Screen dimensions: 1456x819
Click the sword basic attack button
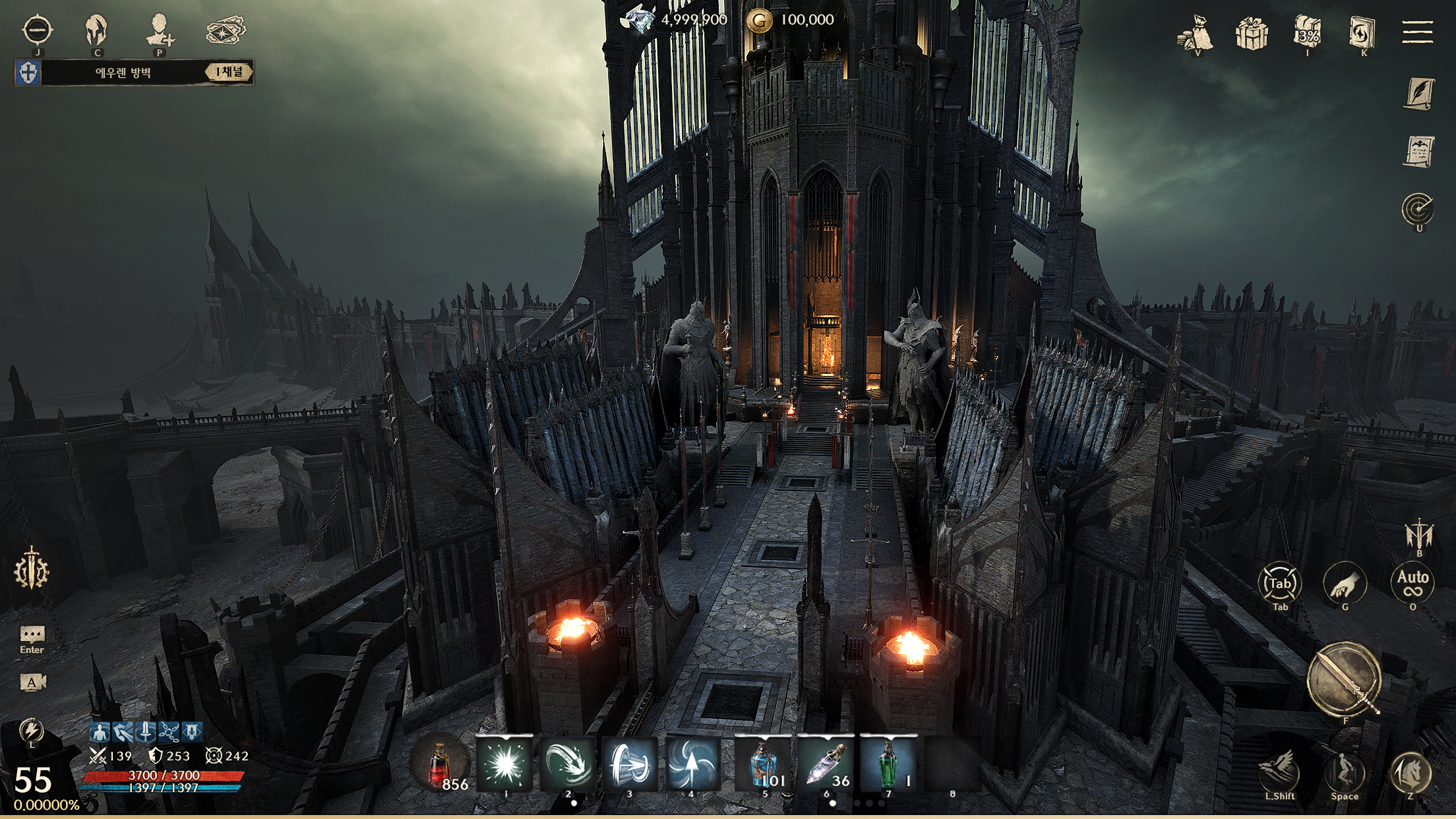[1345, 679]
